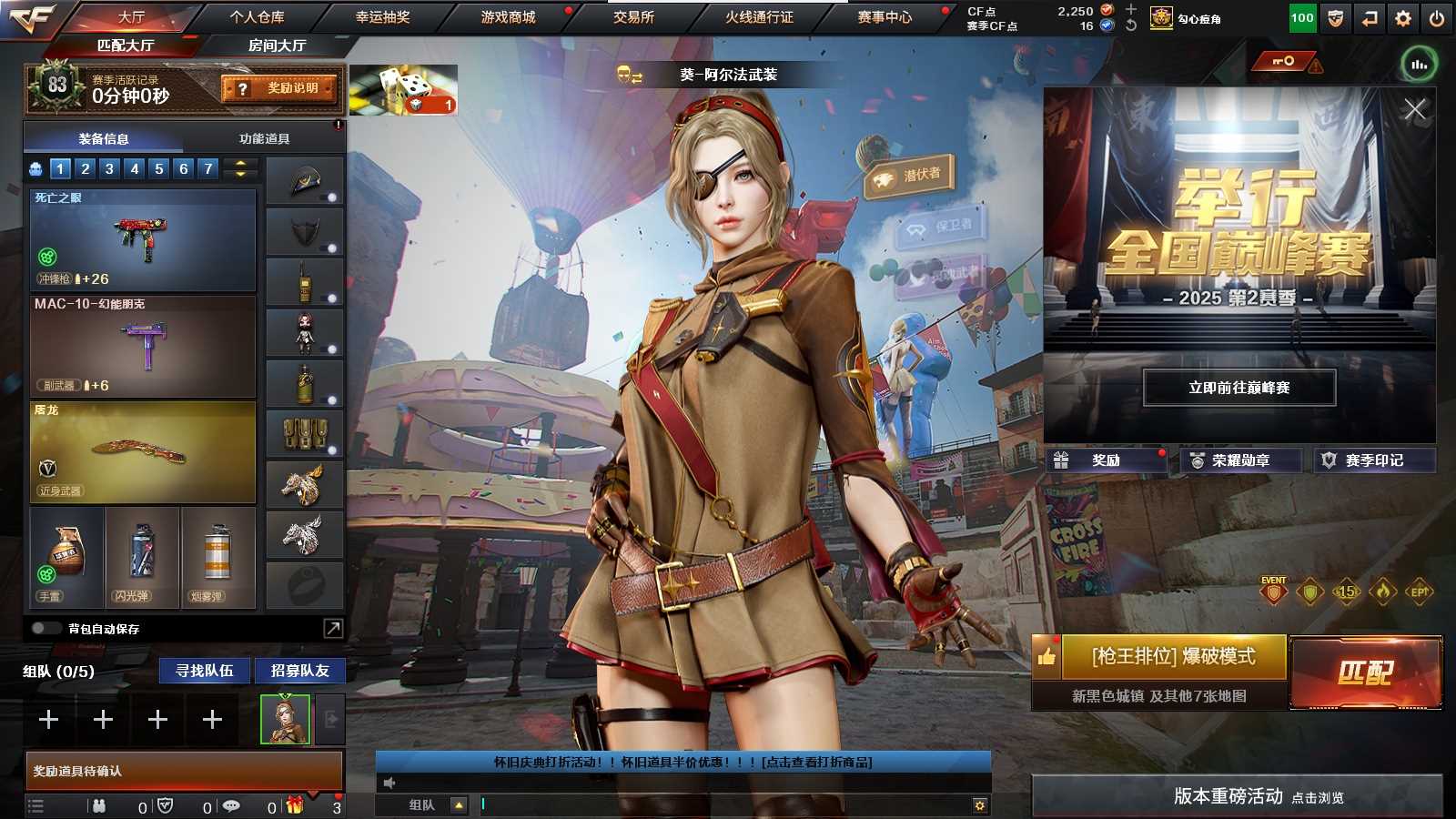Open the 幸运抽奖 lottery page

coord(382,16)
